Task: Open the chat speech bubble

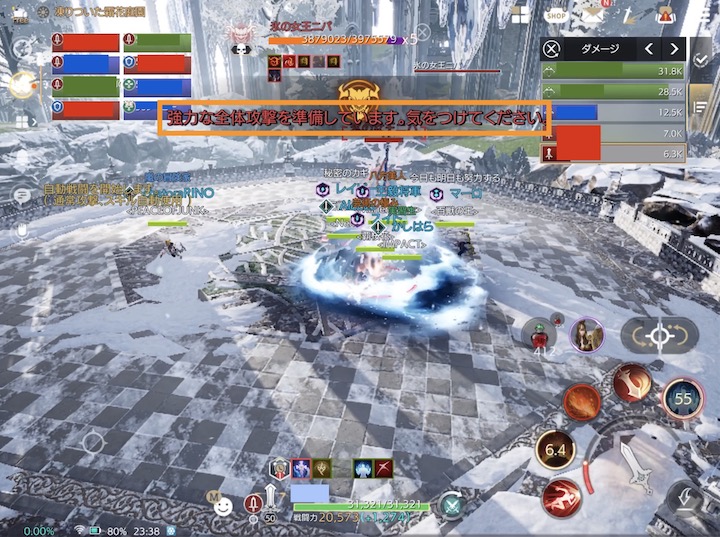Action: [20, 196]
